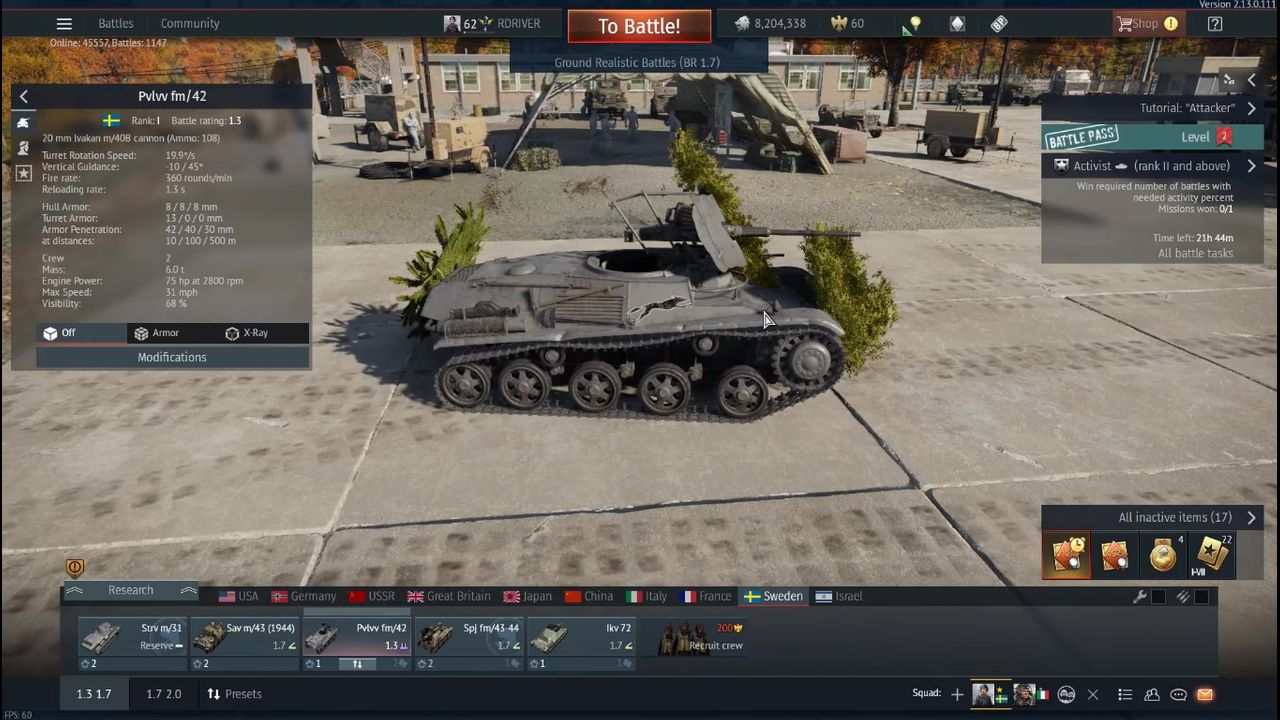Open the Community menu
Viewport: 1280px width, 720px height.
(190, 23)
